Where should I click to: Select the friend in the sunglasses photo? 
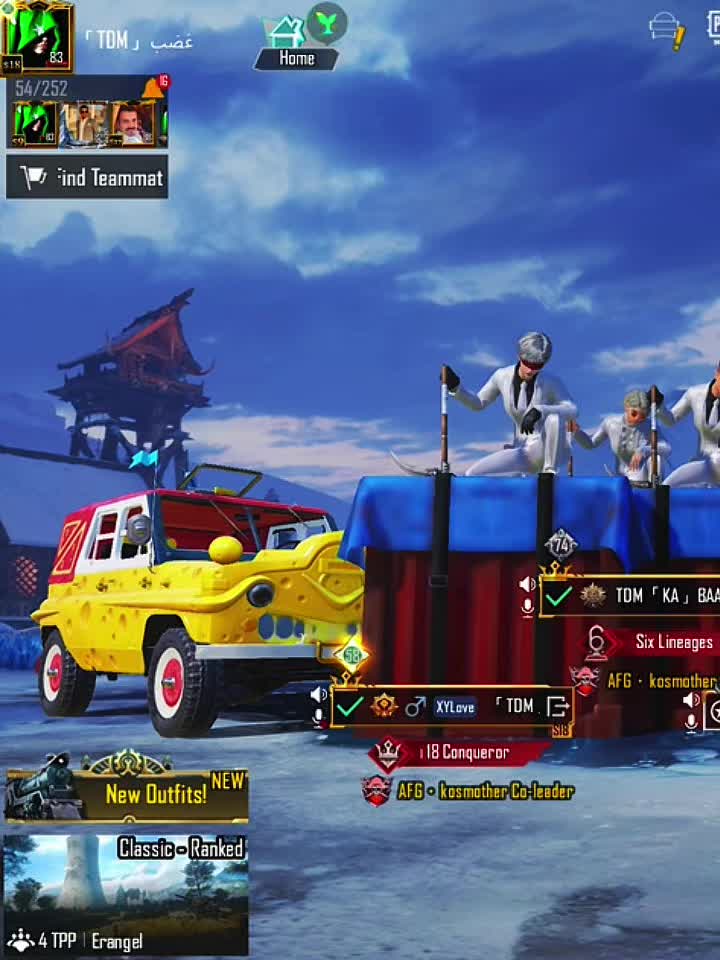[x=84, y=124]
